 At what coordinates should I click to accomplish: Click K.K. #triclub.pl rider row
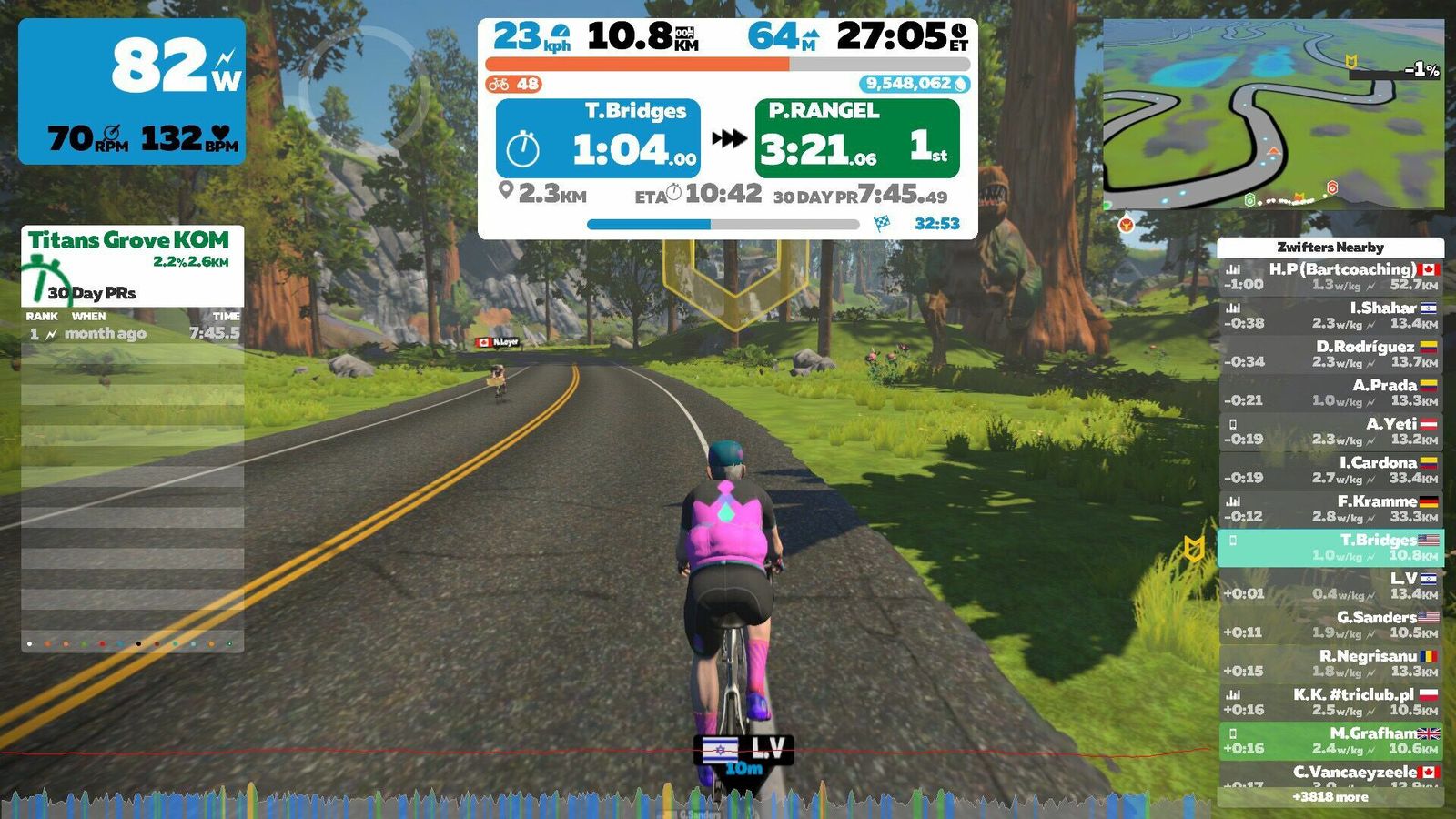pos(1330,702)
